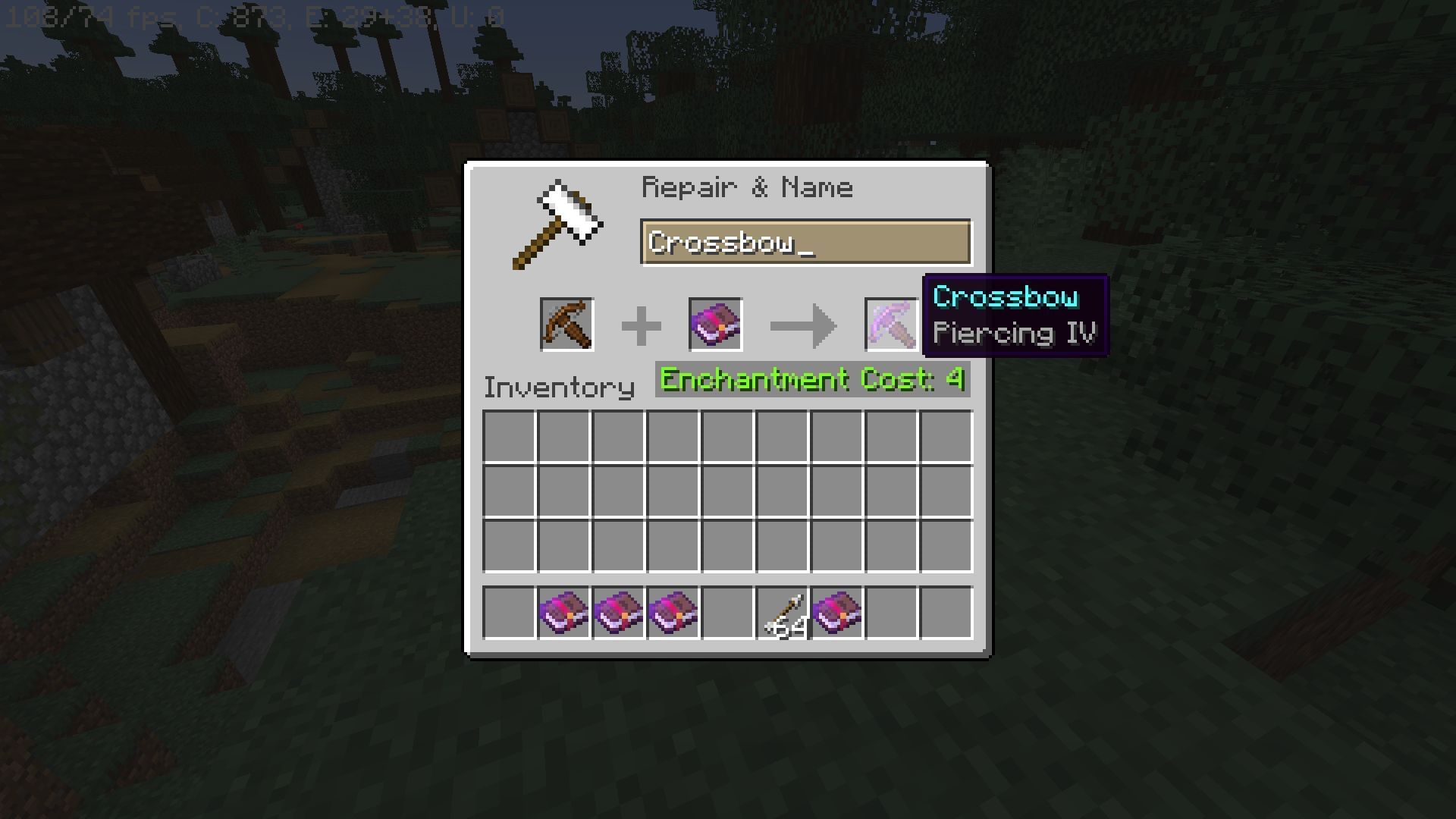
Task: Click the Crossbow tooltip header
Action: coord(1005,298)
